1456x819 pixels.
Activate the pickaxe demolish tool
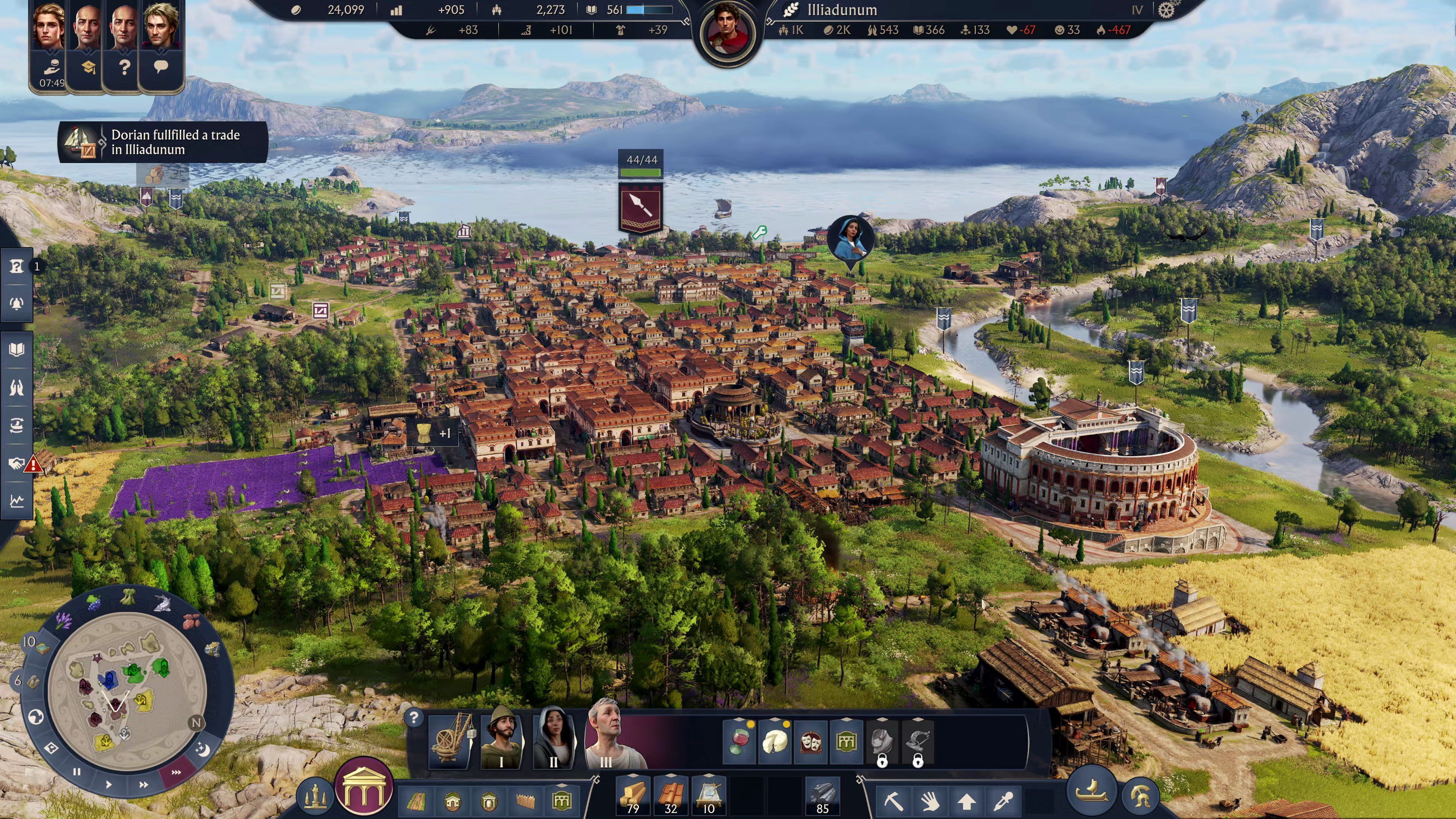(894, 801)
